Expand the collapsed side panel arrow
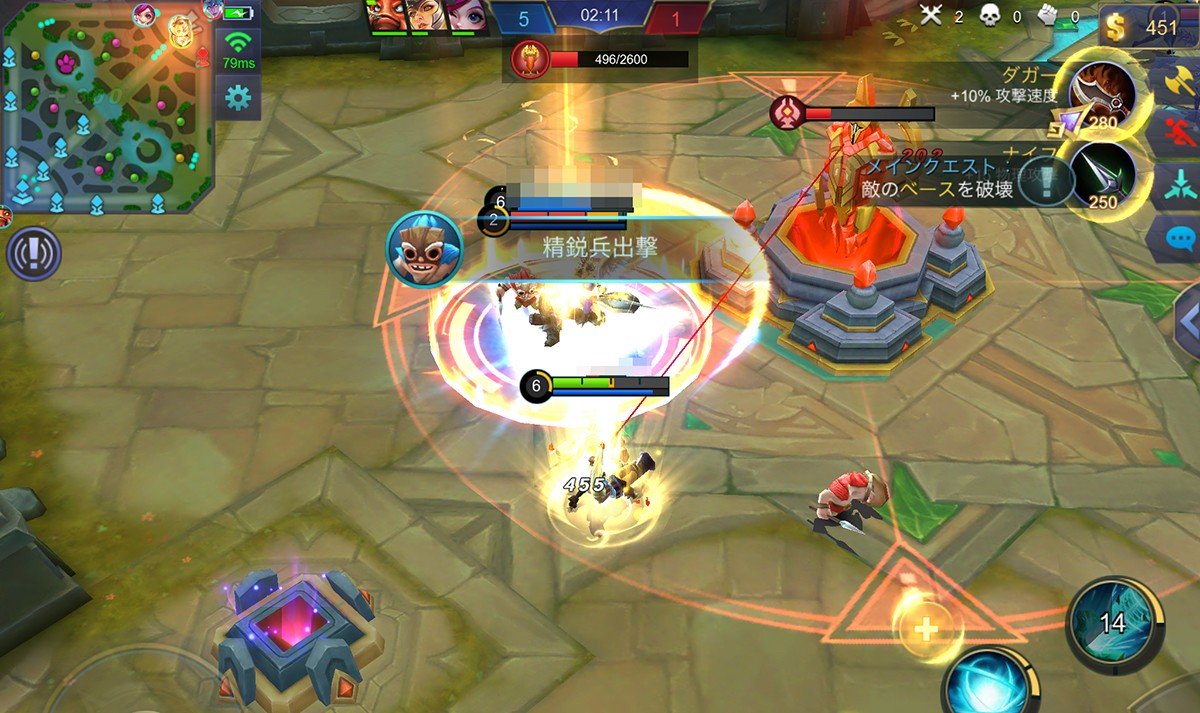This screenshot has height=713, width=1200. pos(1187,322)
